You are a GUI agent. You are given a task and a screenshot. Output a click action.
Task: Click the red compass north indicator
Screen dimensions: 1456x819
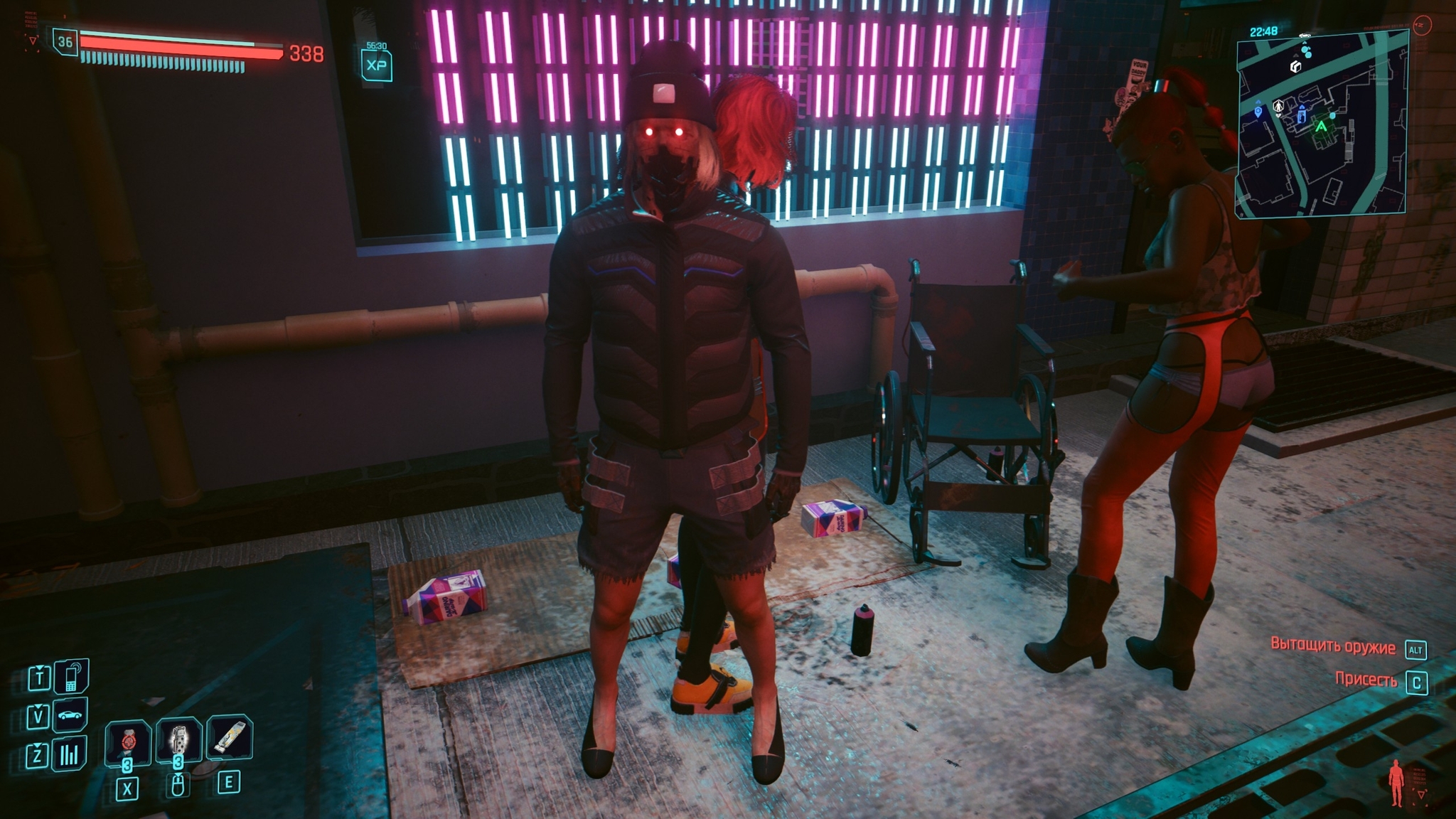pyautogui.click(x=1420, y=26)
